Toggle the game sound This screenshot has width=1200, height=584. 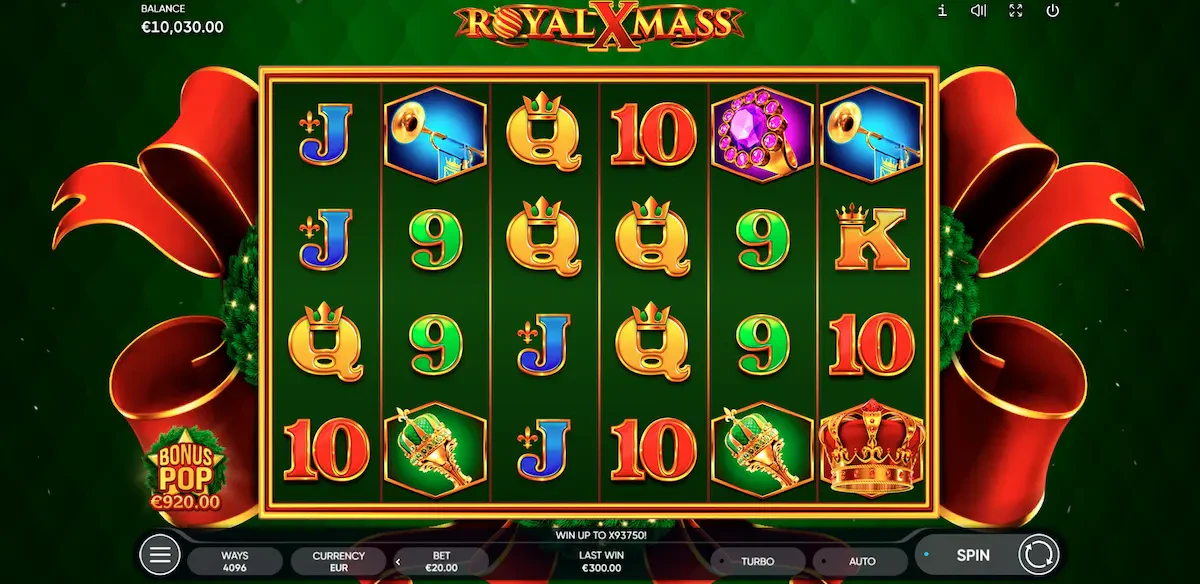tap(979, 11)
